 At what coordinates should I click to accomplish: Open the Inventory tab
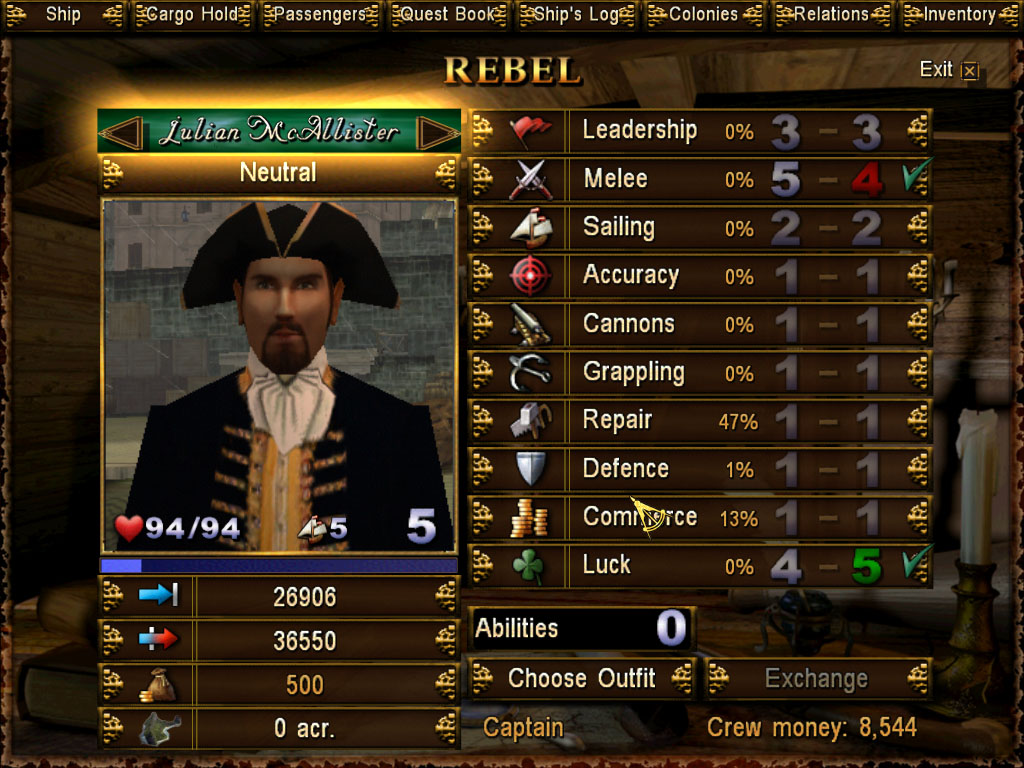[x=960, y=15]
